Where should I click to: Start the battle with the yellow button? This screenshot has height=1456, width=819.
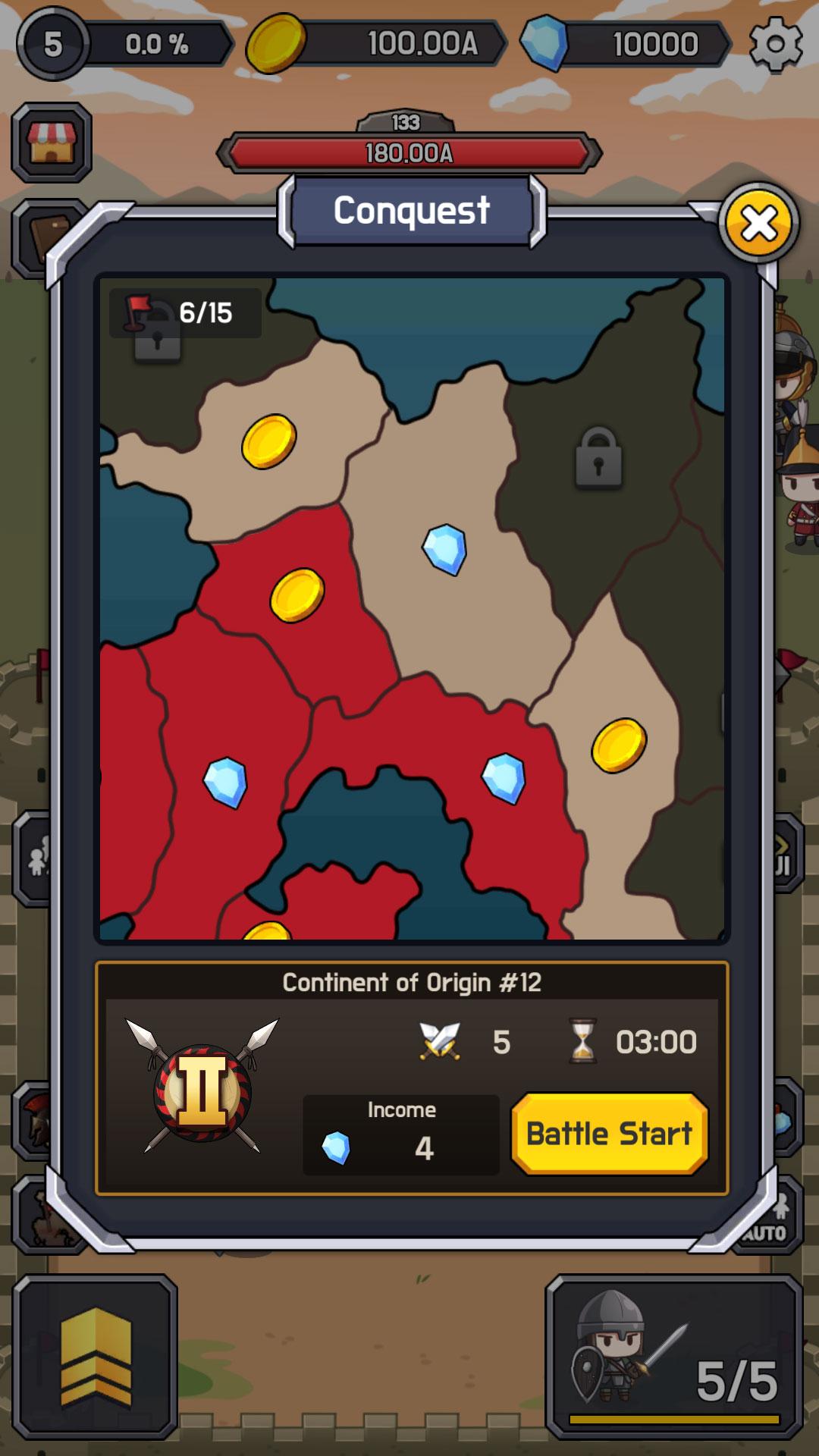pyautogui.click(x=610, y=1134)
